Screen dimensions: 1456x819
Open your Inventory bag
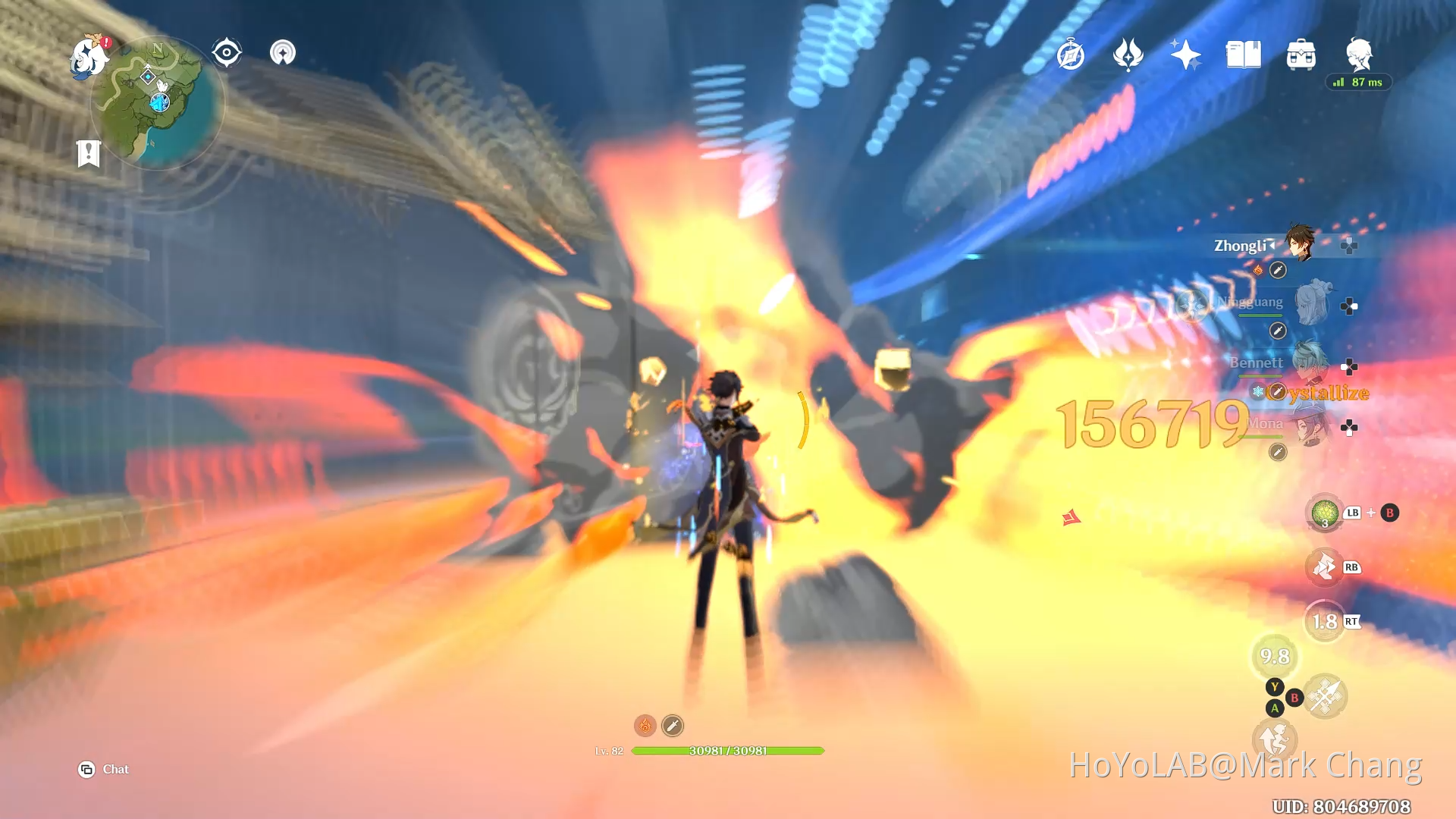point(1301,54)
